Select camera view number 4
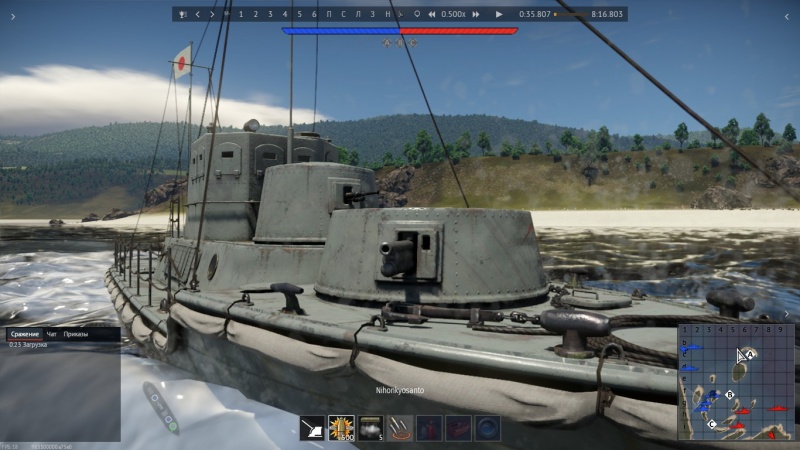800x450 pixels. point(285,15)
